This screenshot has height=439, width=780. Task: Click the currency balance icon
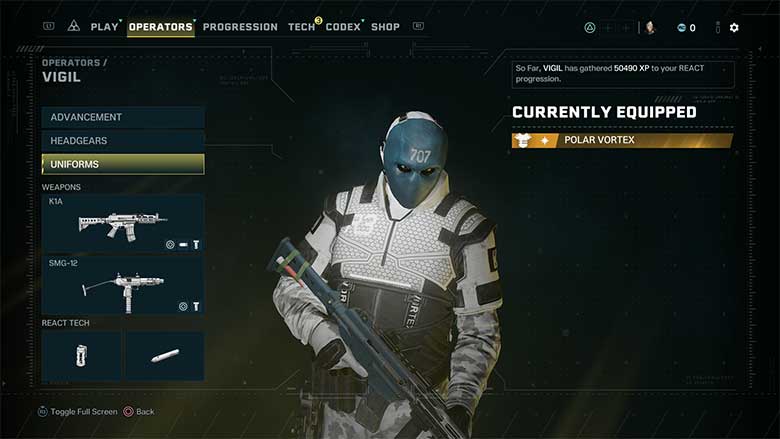pos(681,28)
